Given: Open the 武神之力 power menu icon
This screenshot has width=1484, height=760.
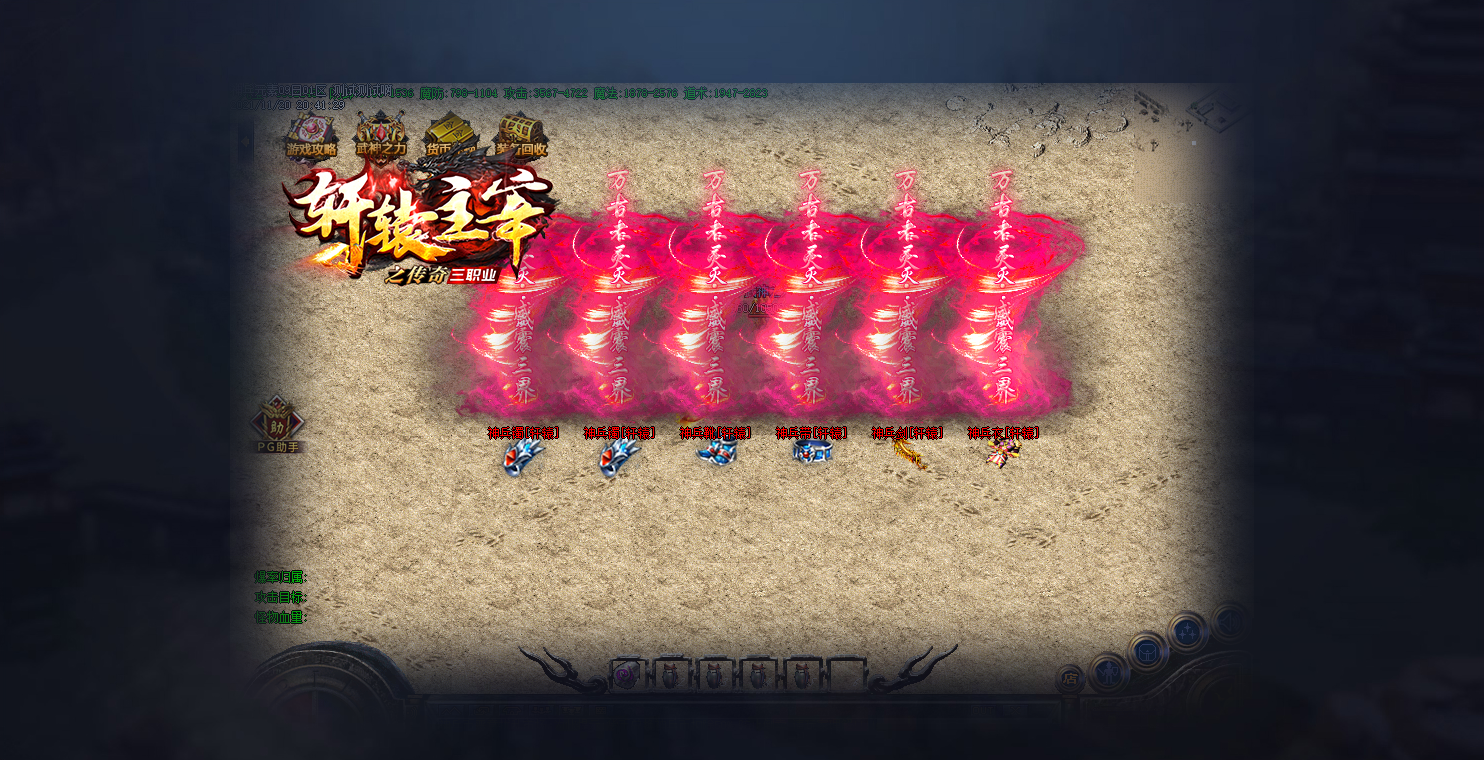Looking at the screenshot, I should [381, 136].
